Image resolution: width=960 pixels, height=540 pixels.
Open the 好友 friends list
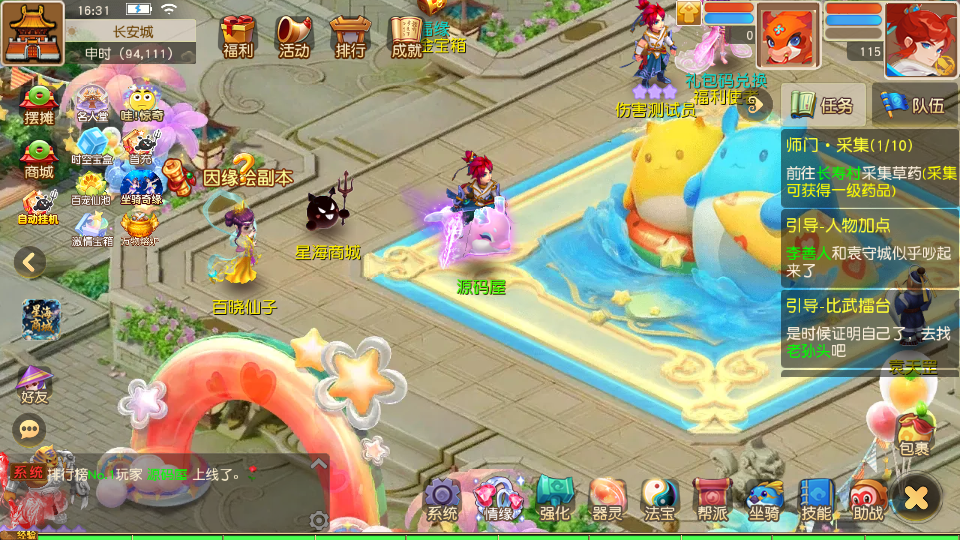(34, 383)
